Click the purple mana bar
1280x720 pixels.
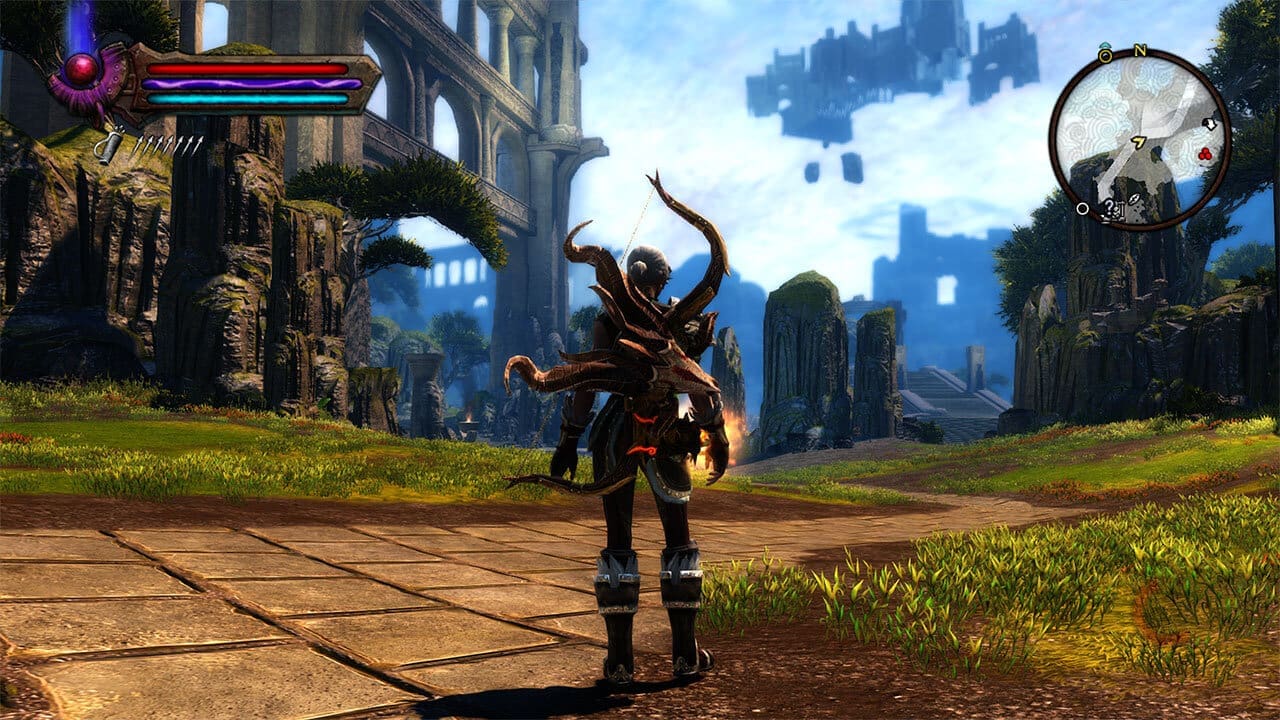248,84
